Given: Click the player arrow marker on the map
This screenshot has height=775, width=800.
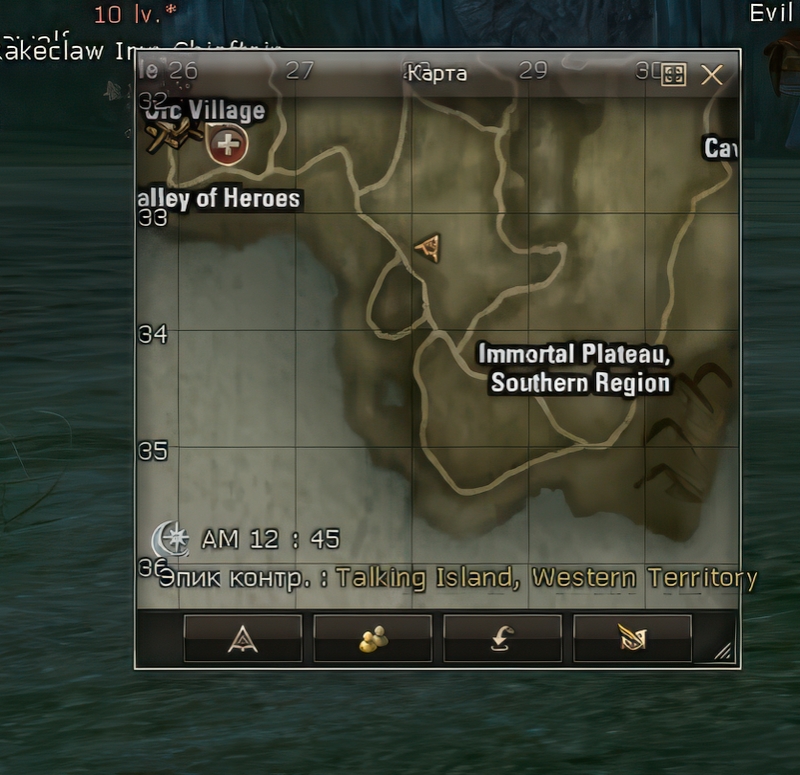Looking at the screenshot, I should (429, 247).
